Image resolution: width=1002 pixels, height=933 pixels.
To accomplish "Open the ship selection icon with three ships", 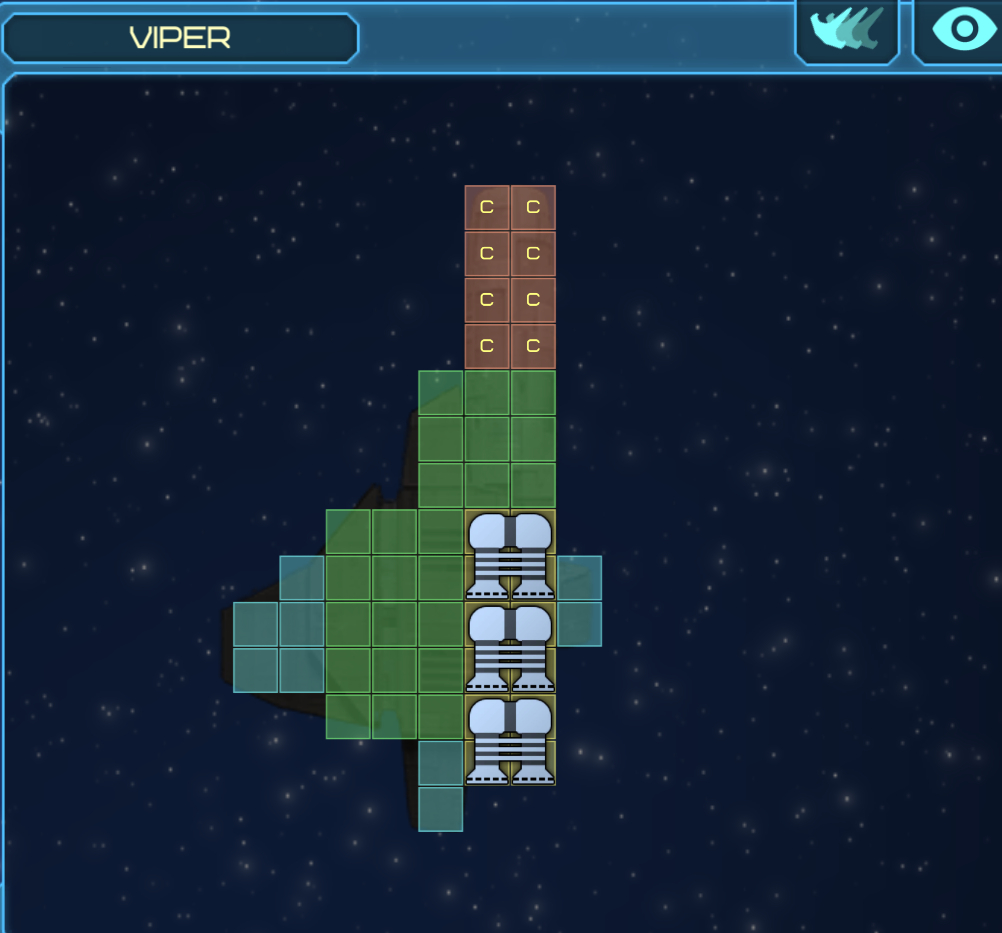I will point(847,30).
